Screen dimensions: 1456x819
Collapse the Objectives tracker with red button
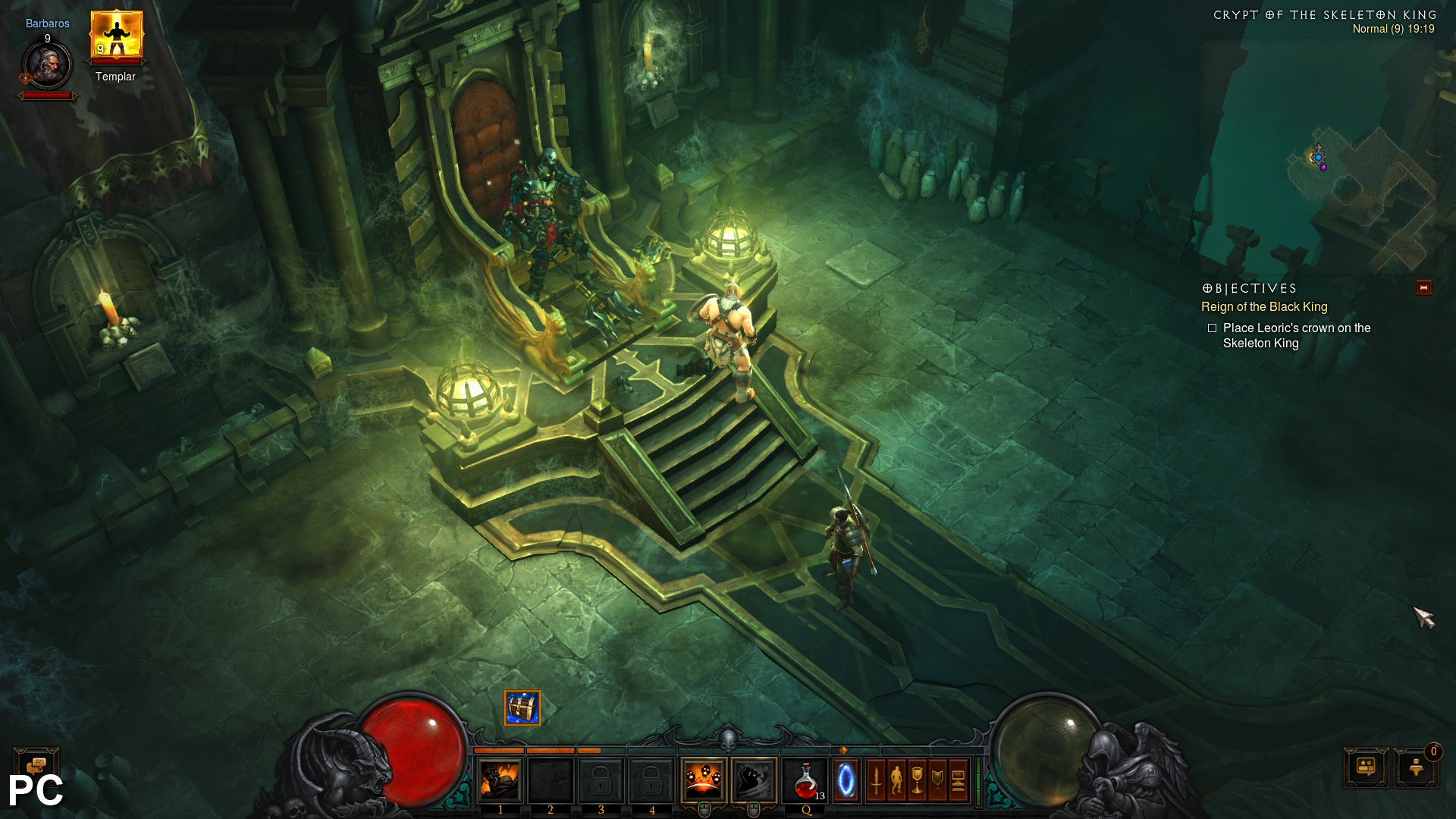tap(1423, 288)
